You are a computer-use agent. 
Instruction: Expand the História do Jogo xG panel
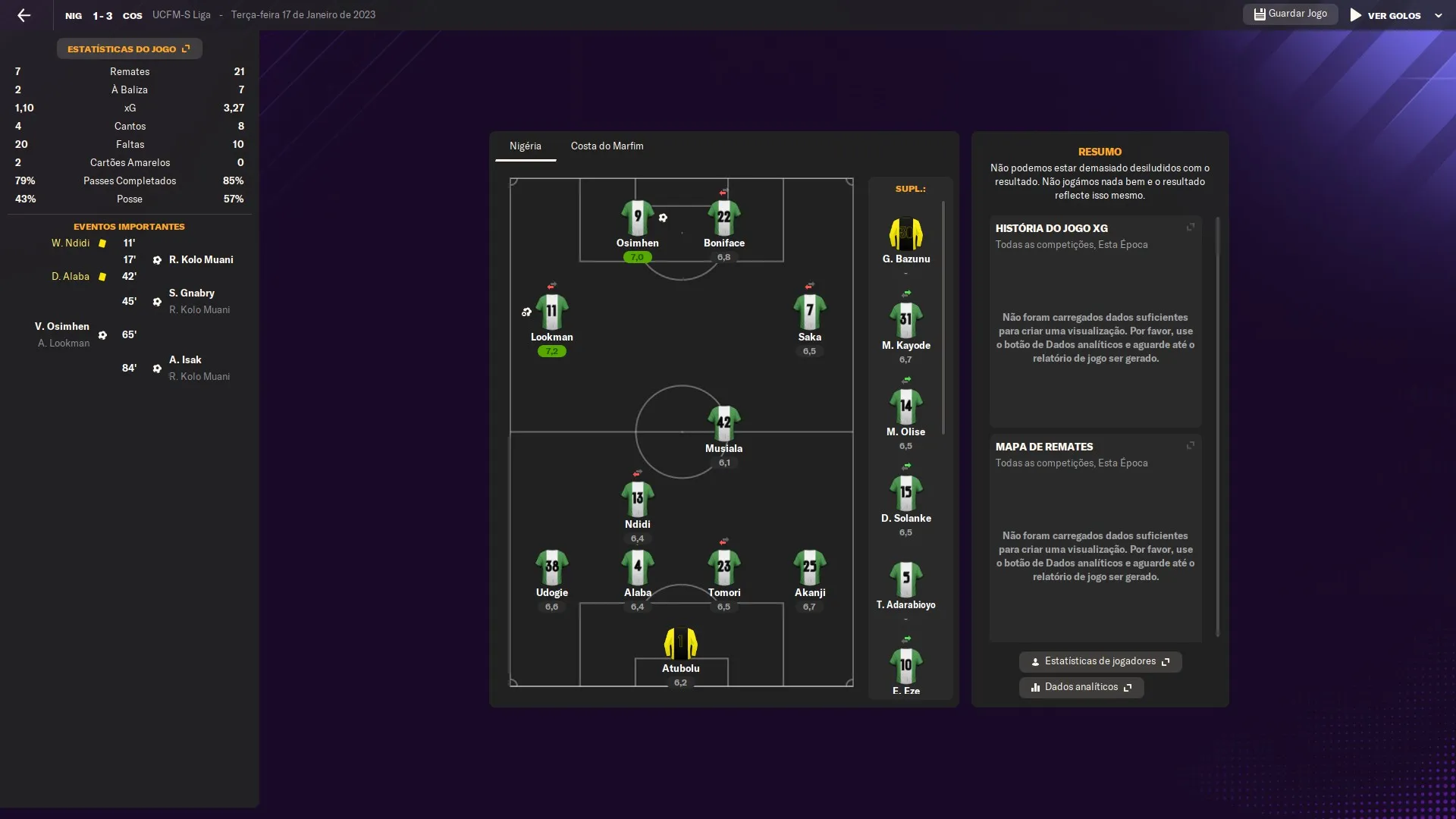(x=1190, y=227)
